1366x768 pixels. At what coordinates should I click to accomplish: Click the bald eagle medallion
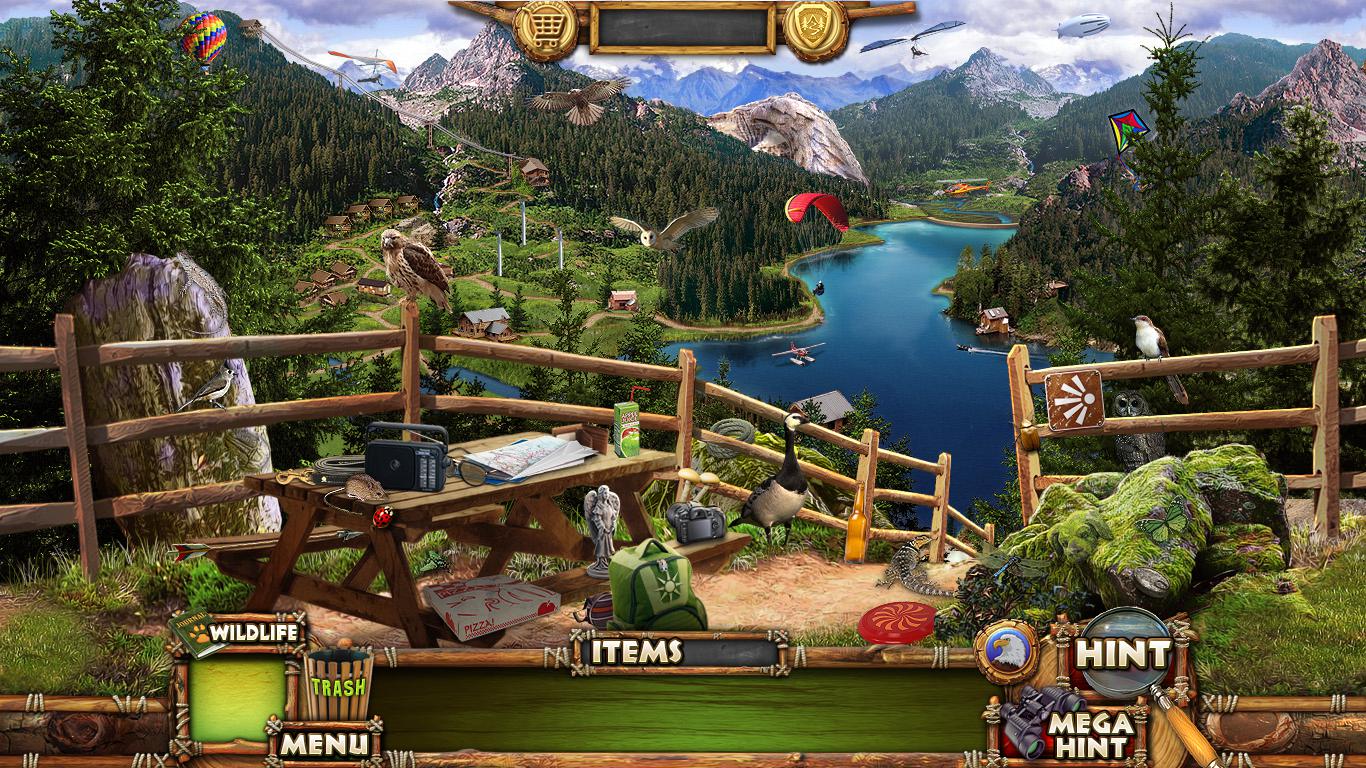1006,651
